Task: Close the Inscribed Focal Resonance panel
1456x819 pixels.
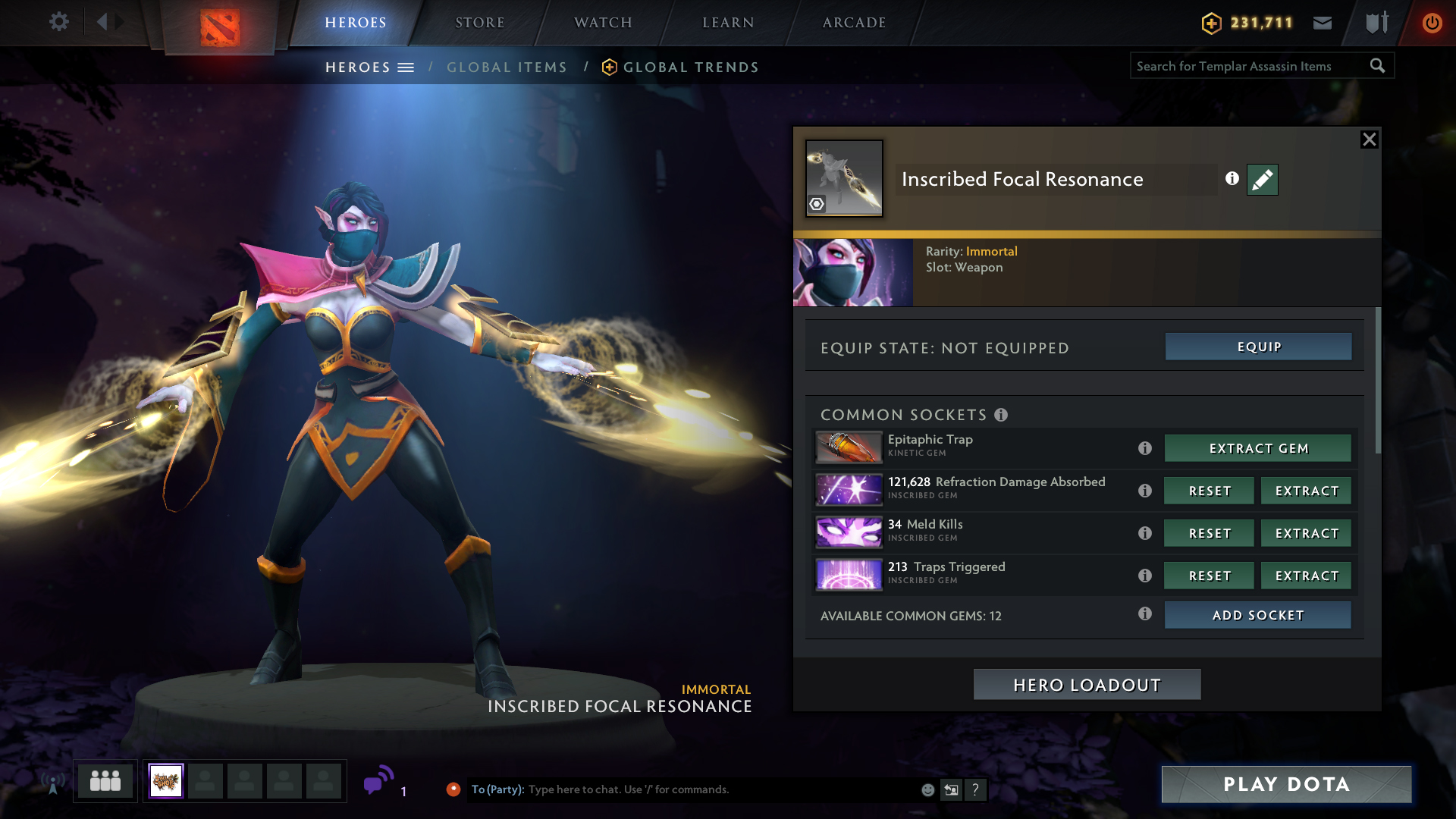Action: (x=1369, y=140)
